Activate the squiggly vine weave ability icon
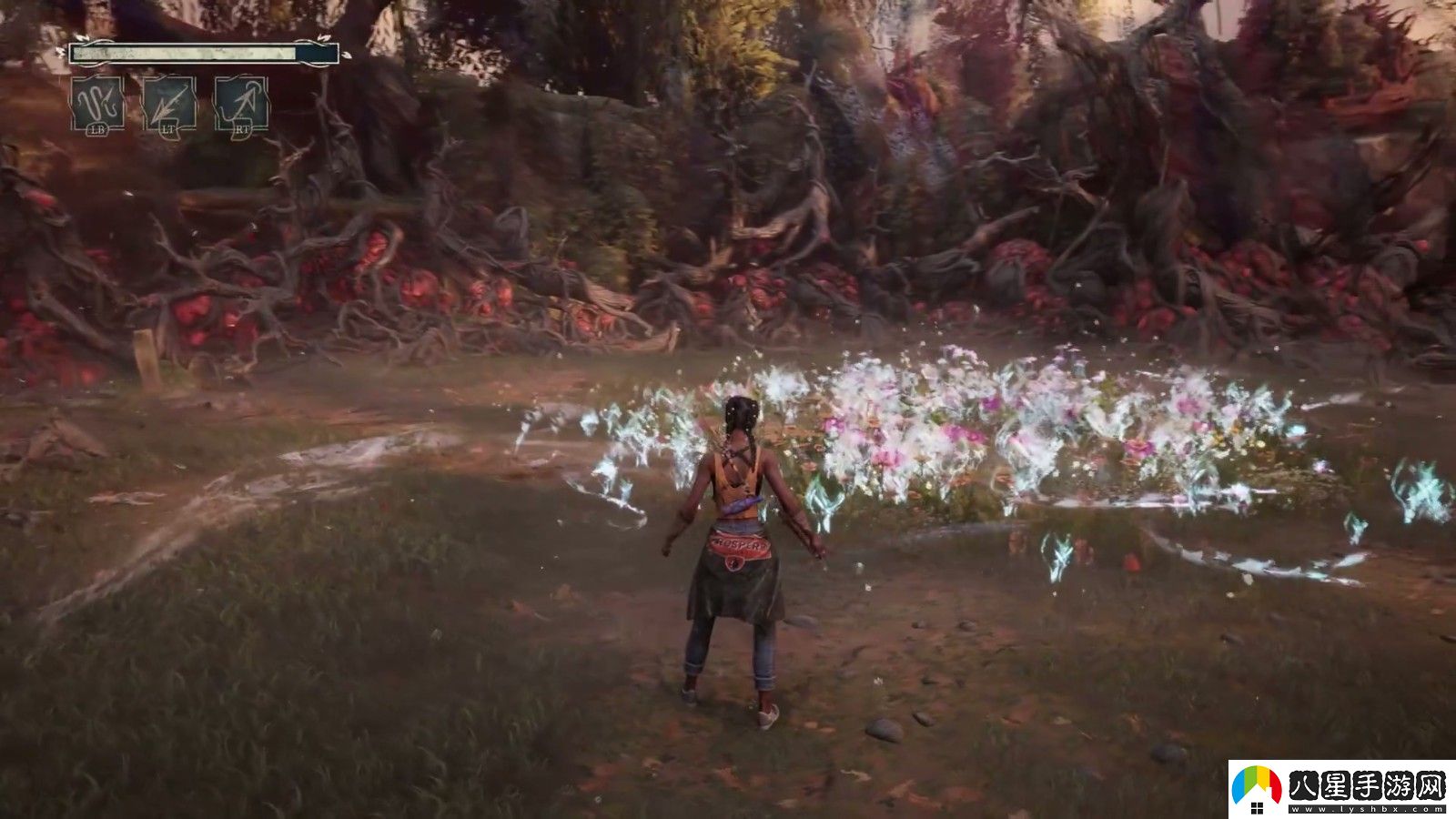Viewport: 1456px width, 819px height. [x=98, y=104]
